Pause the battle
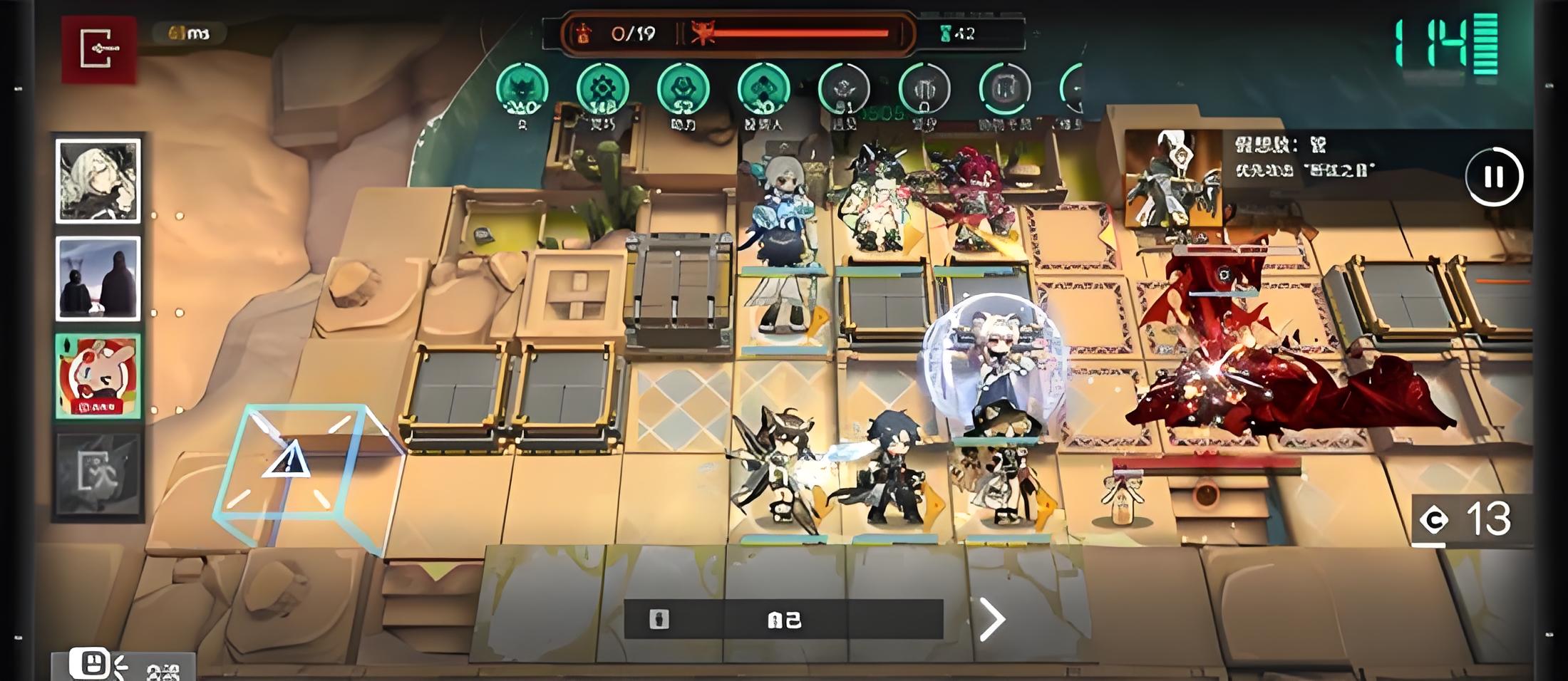Viewport: 1568px width, 681px height. (x=1493, y=177)
